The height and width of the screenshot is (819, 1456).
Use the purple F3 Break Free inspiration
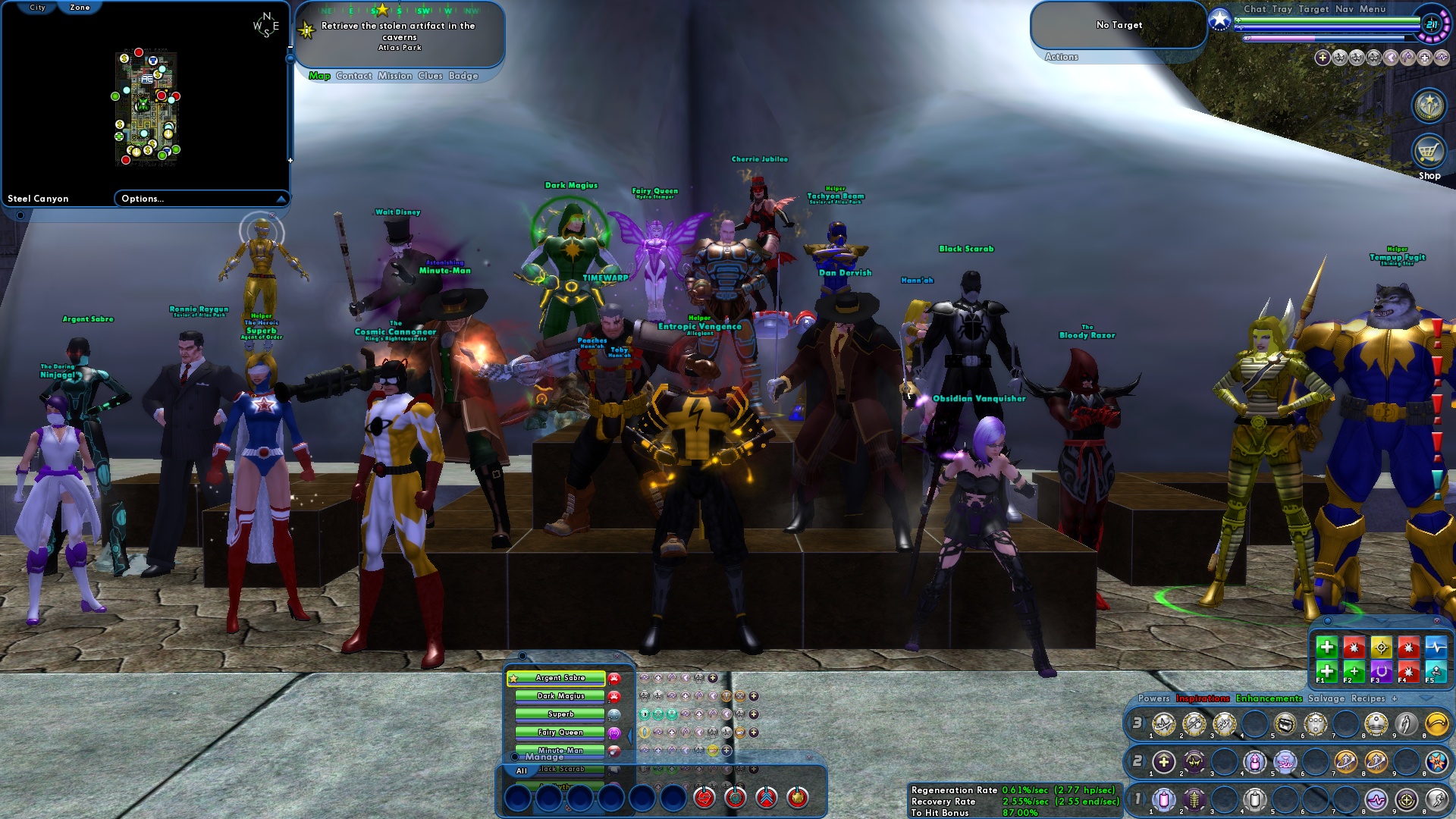(x=1382, y=671)
